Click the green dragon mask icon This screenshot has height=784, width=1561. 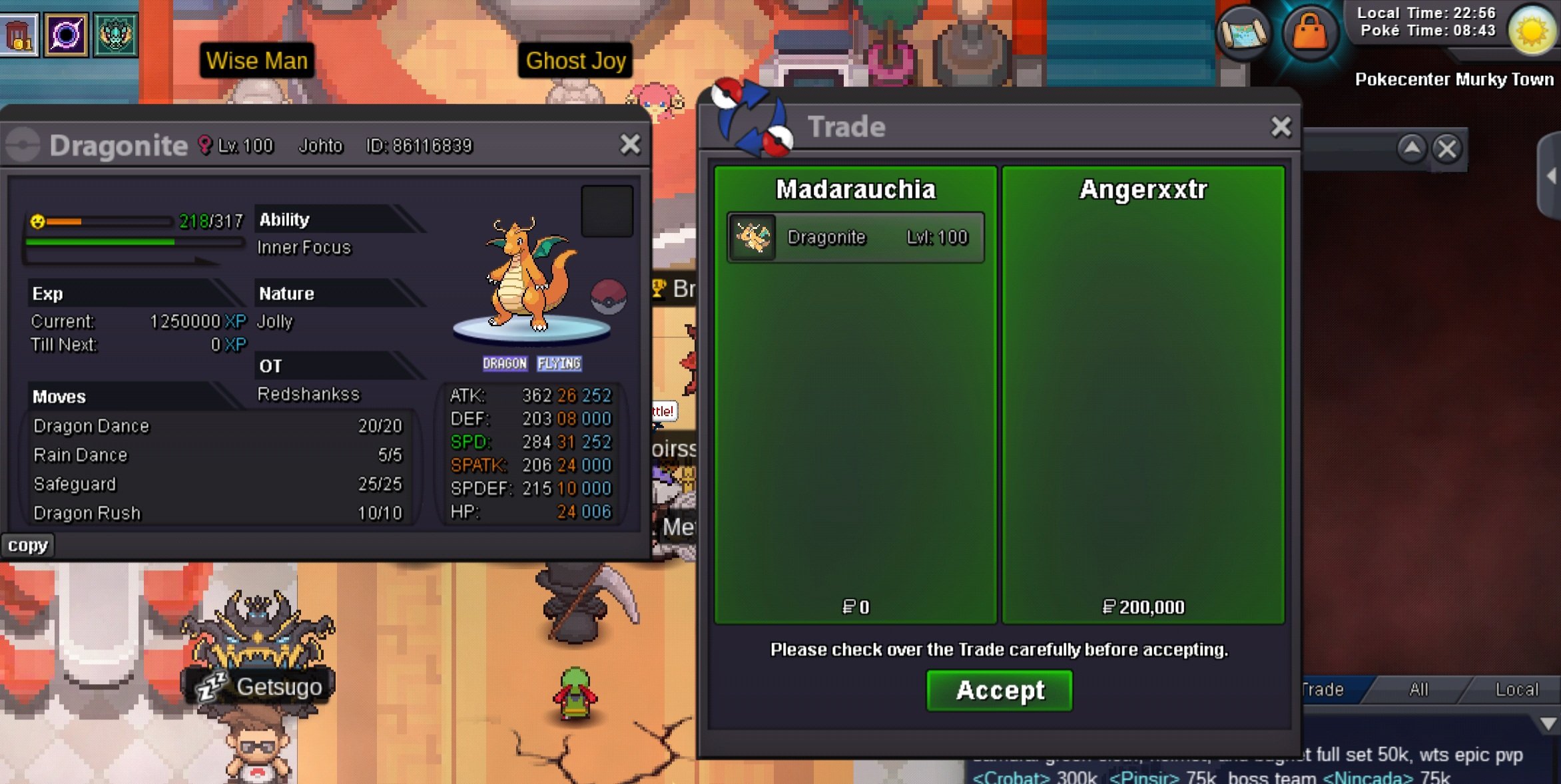coord(115,35)
